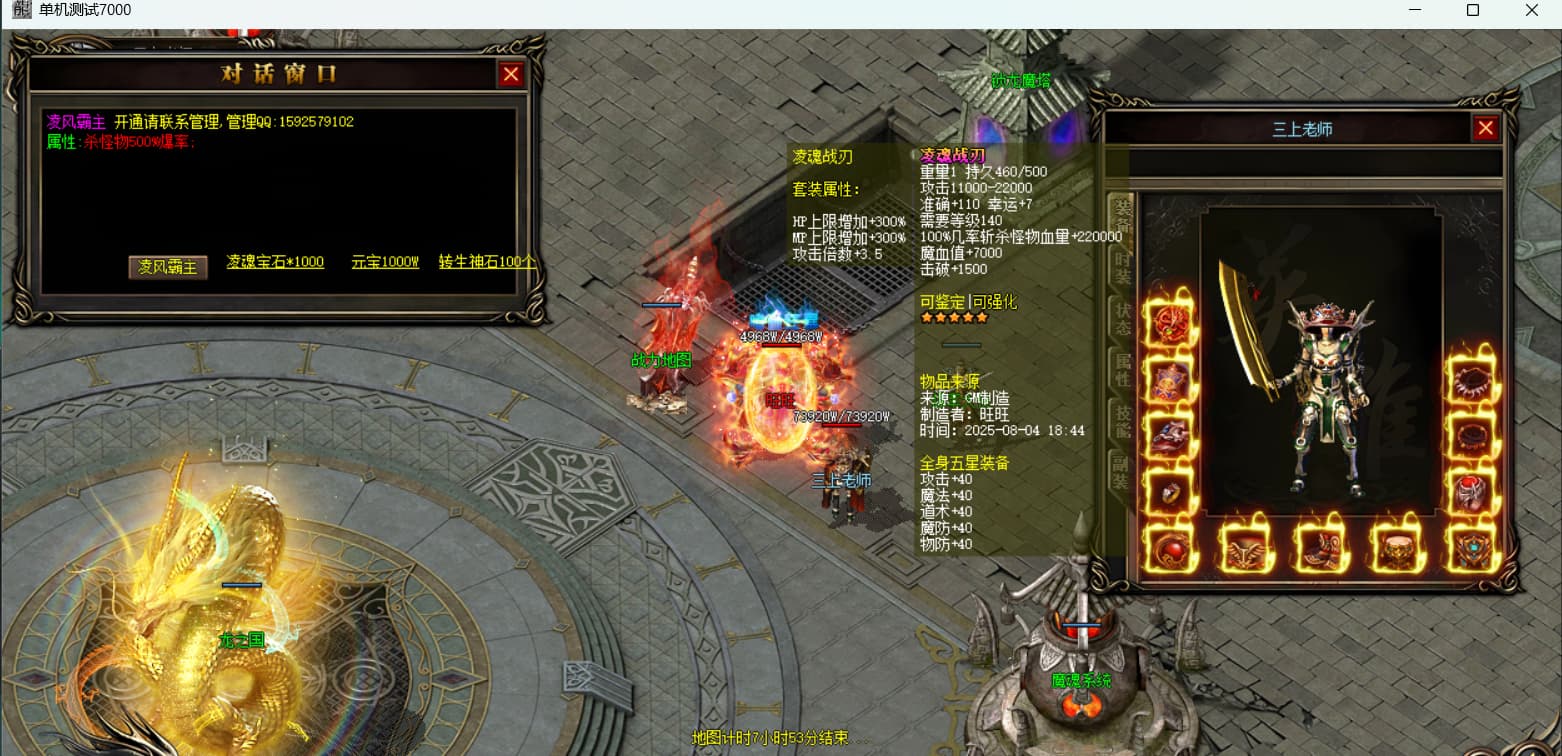Click the 凌风霸主 button
The height and width of the screenshot is (756, 1562).
click(x=168, y=267)
